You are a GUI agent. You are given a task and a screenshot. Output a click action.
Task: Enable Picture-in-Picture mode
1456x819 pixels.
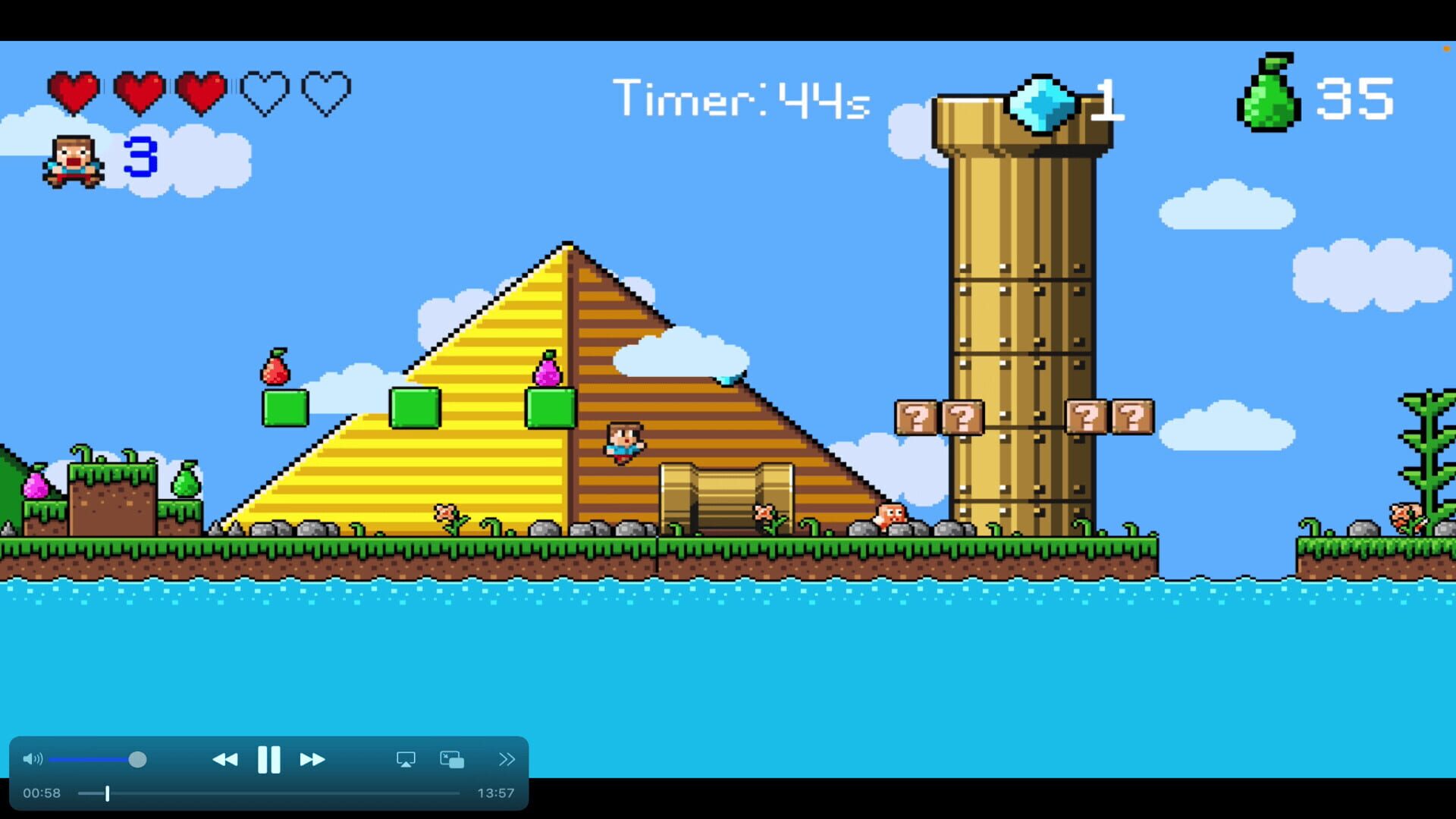coord(451,759)
